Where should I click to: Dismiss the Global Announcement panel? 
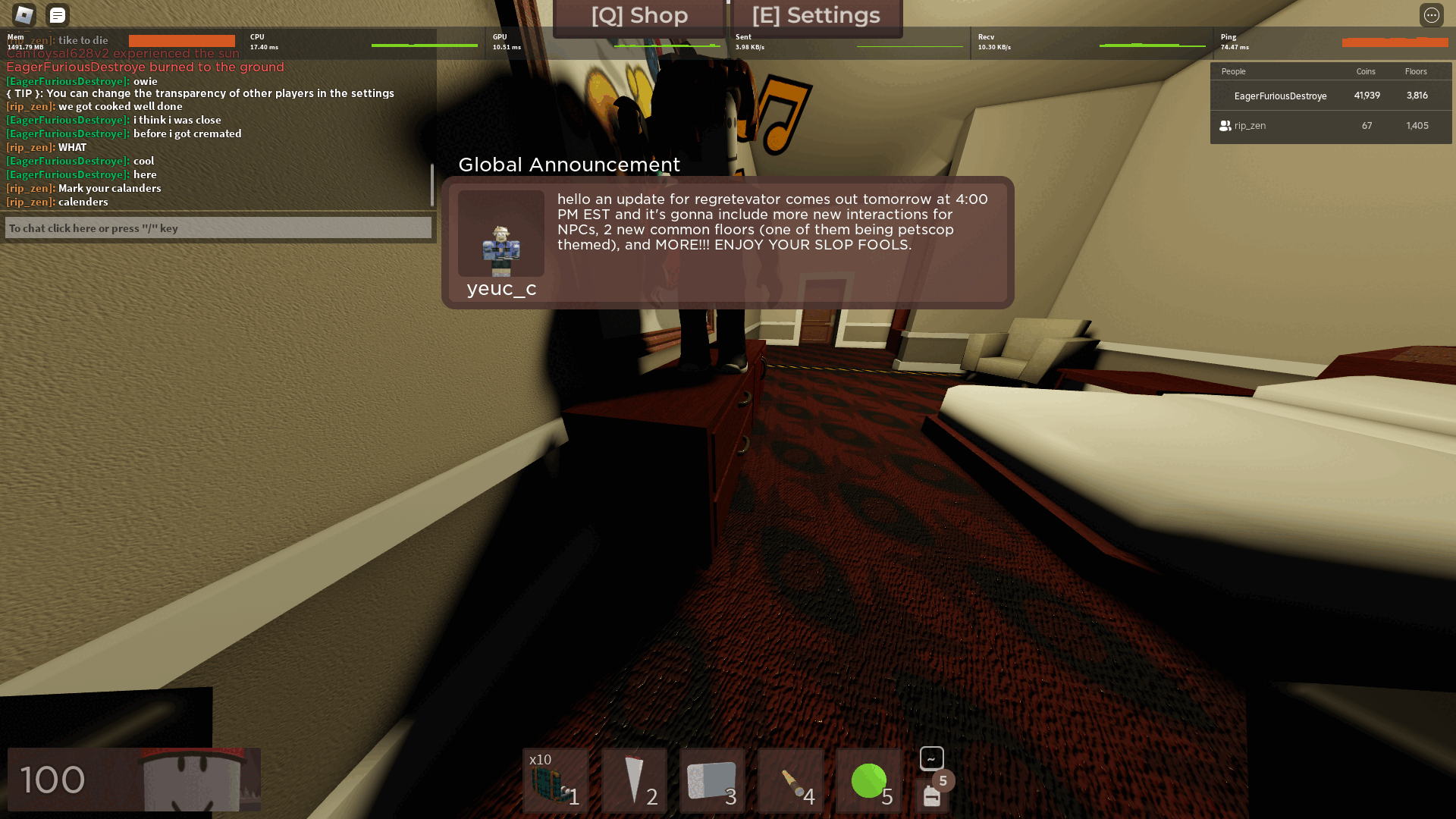point(730,241)
